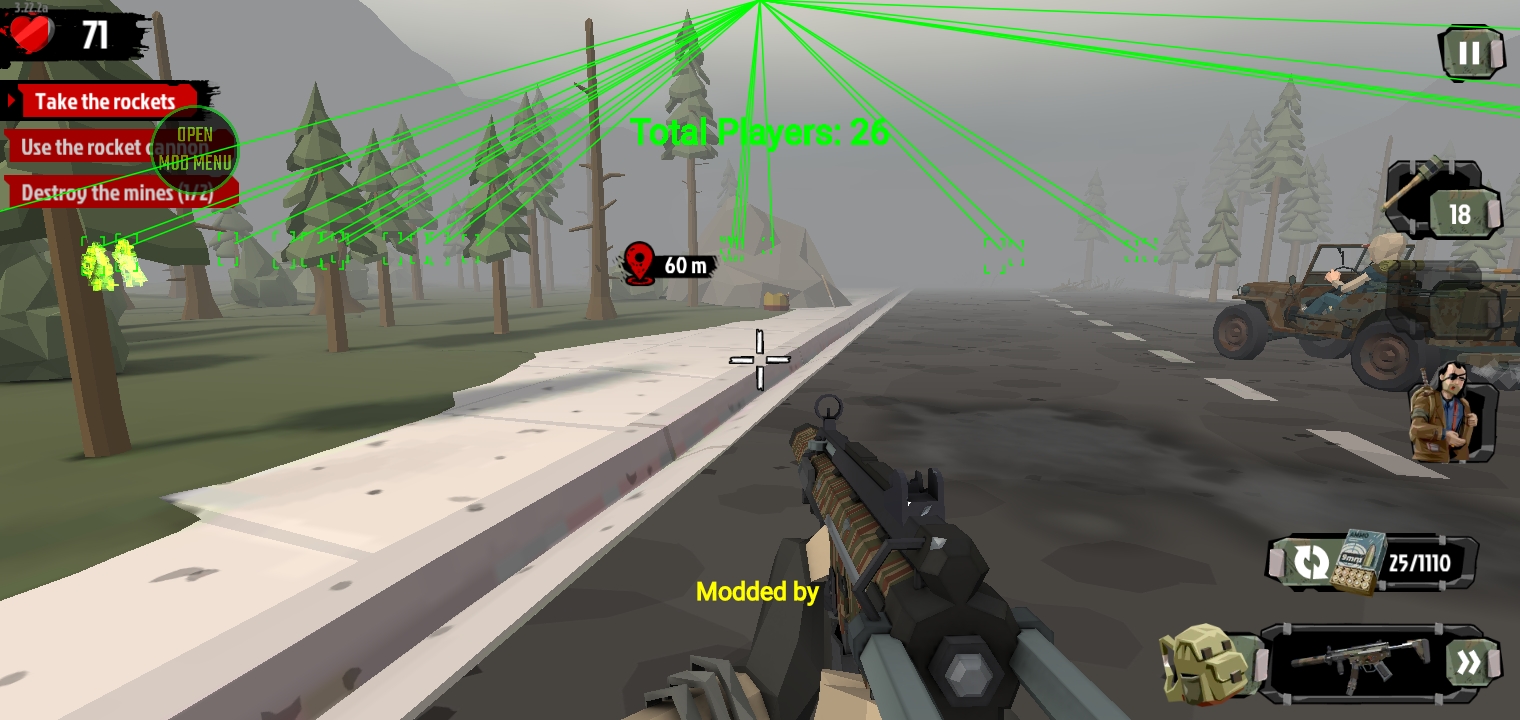The image size is (1520, 720).
Task: Tap the half-filled health bar on the heart
Action: tap(32, 33)
